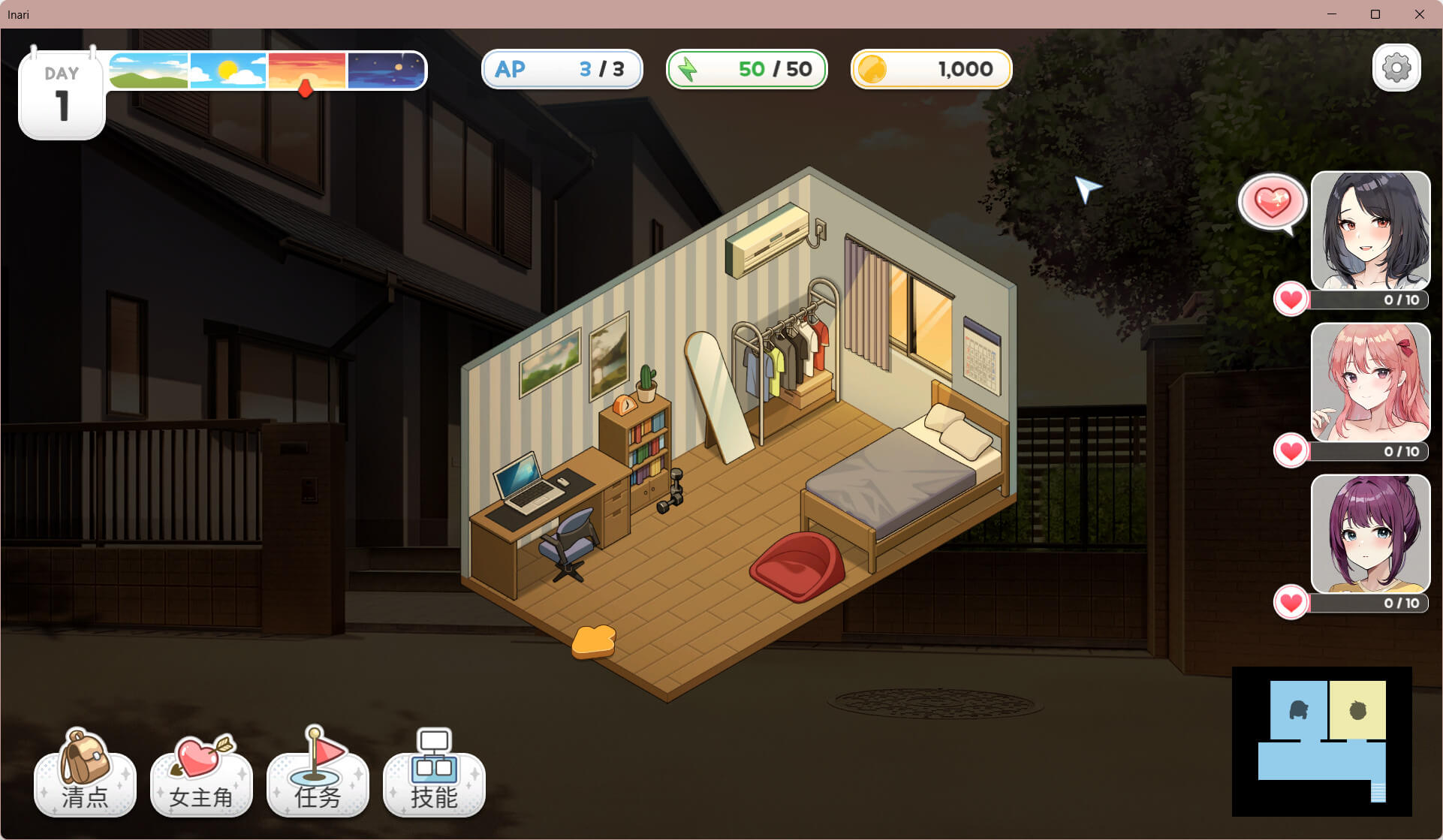This screenshot has width=1443, height=840.
Task: Close the Inari game window
Action: click(1419, 14)
